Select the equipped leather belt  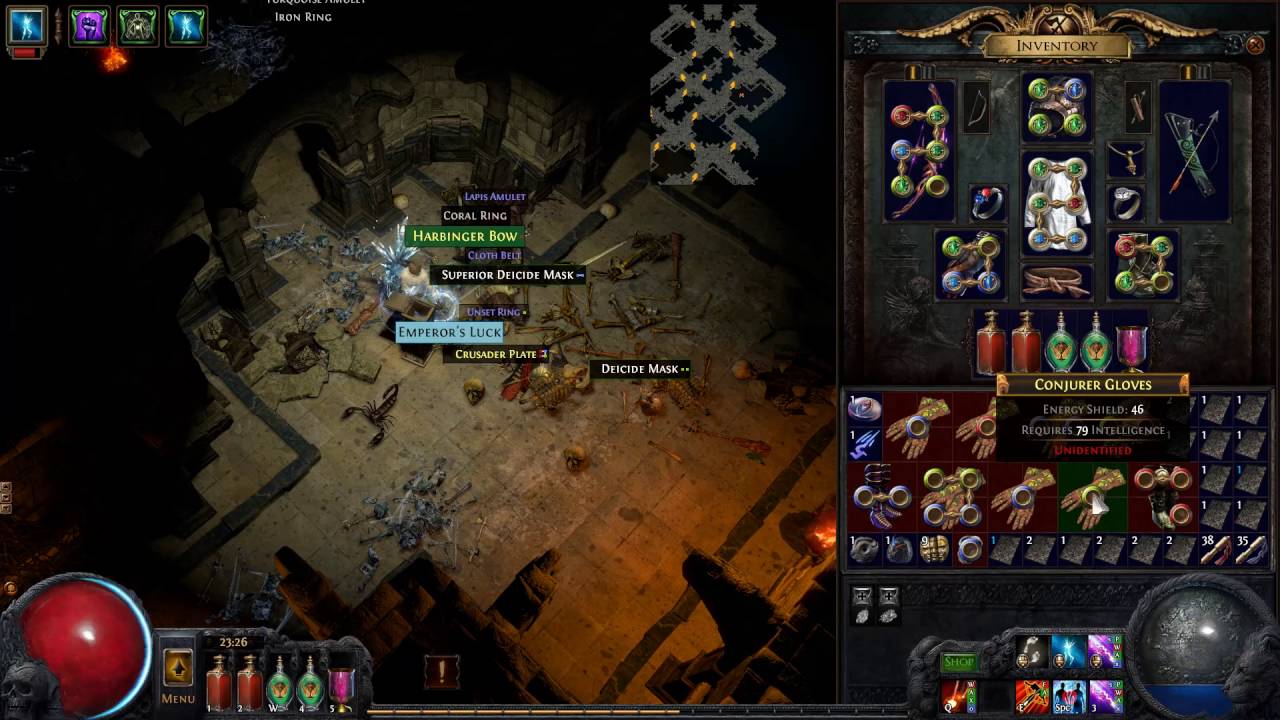pyautogui.click(x=1057, y=281)
